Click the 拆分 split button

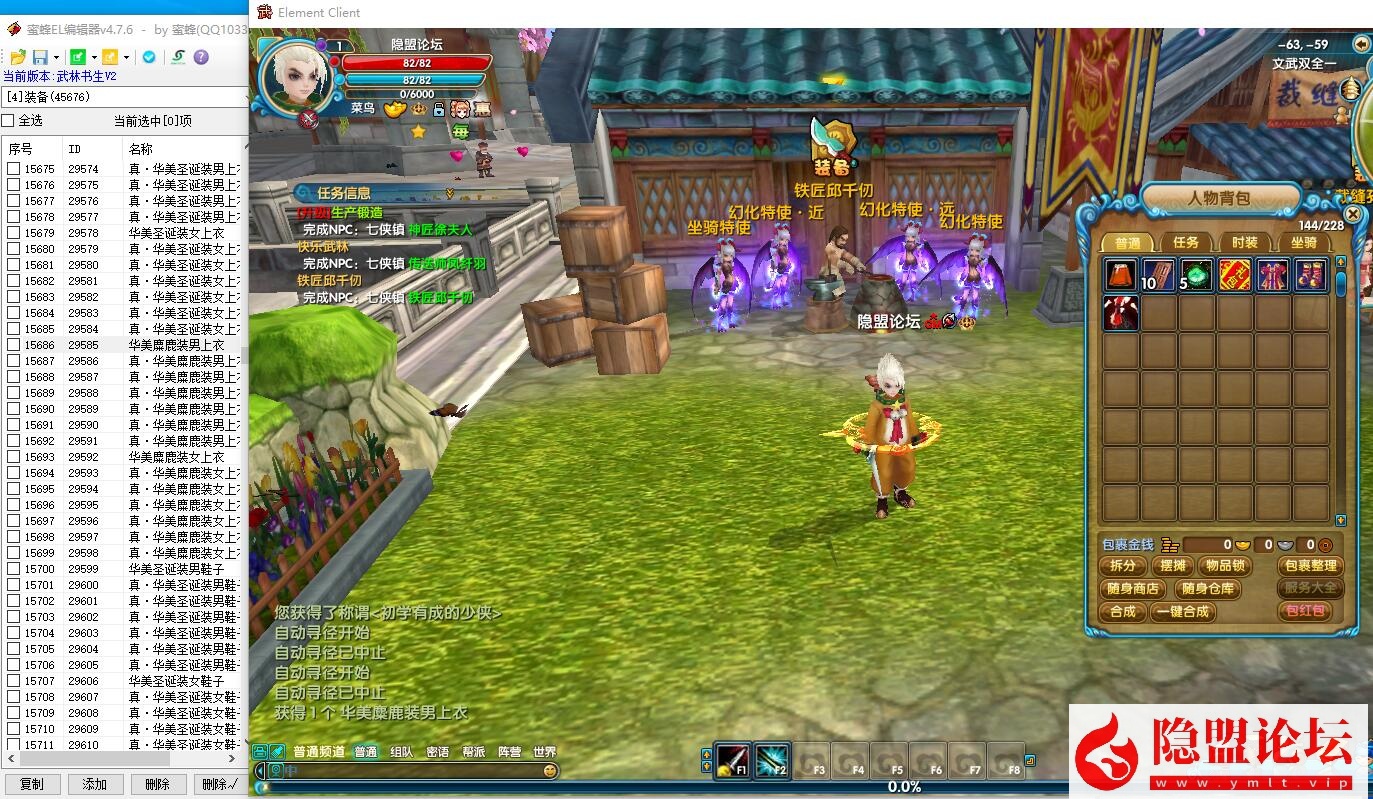tap(1123, 566)
